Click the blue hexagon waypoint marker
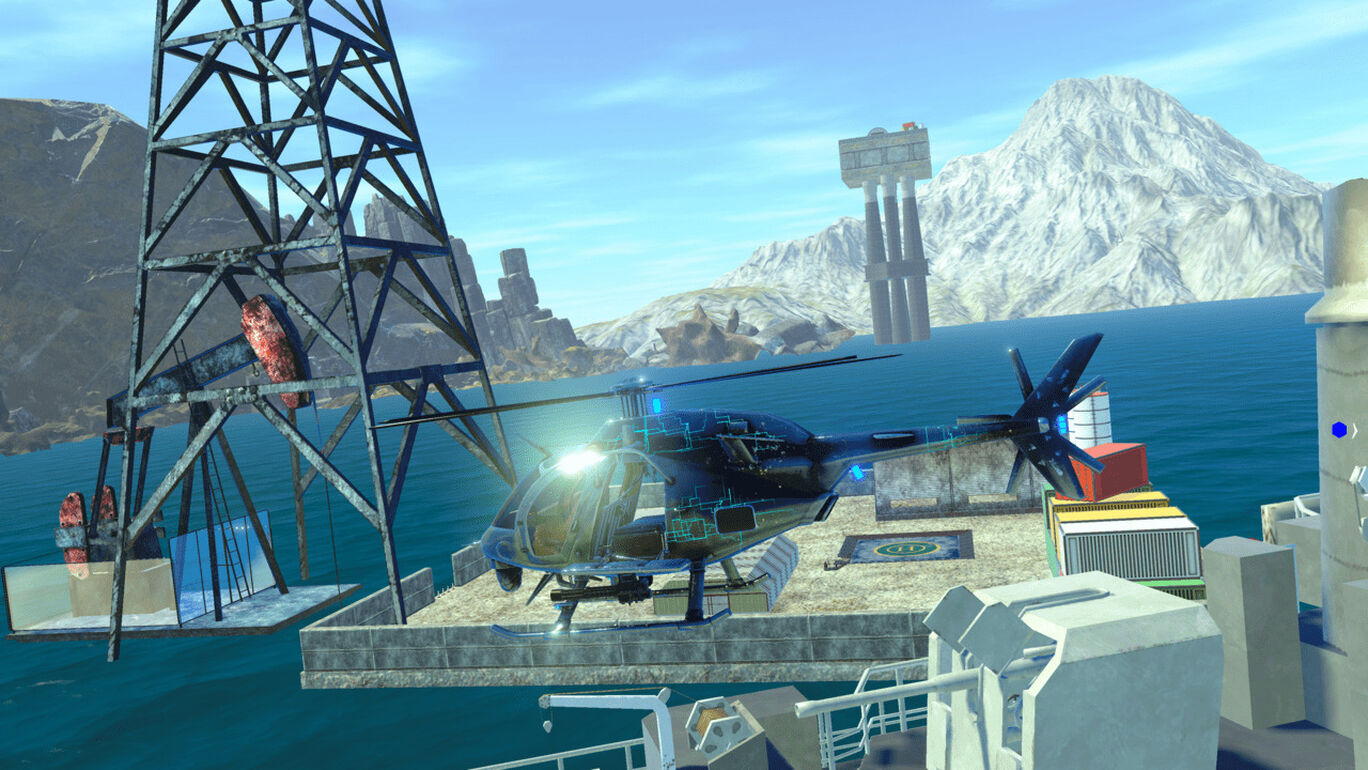Screen dimensions: 1368x770 (x=1339, y=430)
